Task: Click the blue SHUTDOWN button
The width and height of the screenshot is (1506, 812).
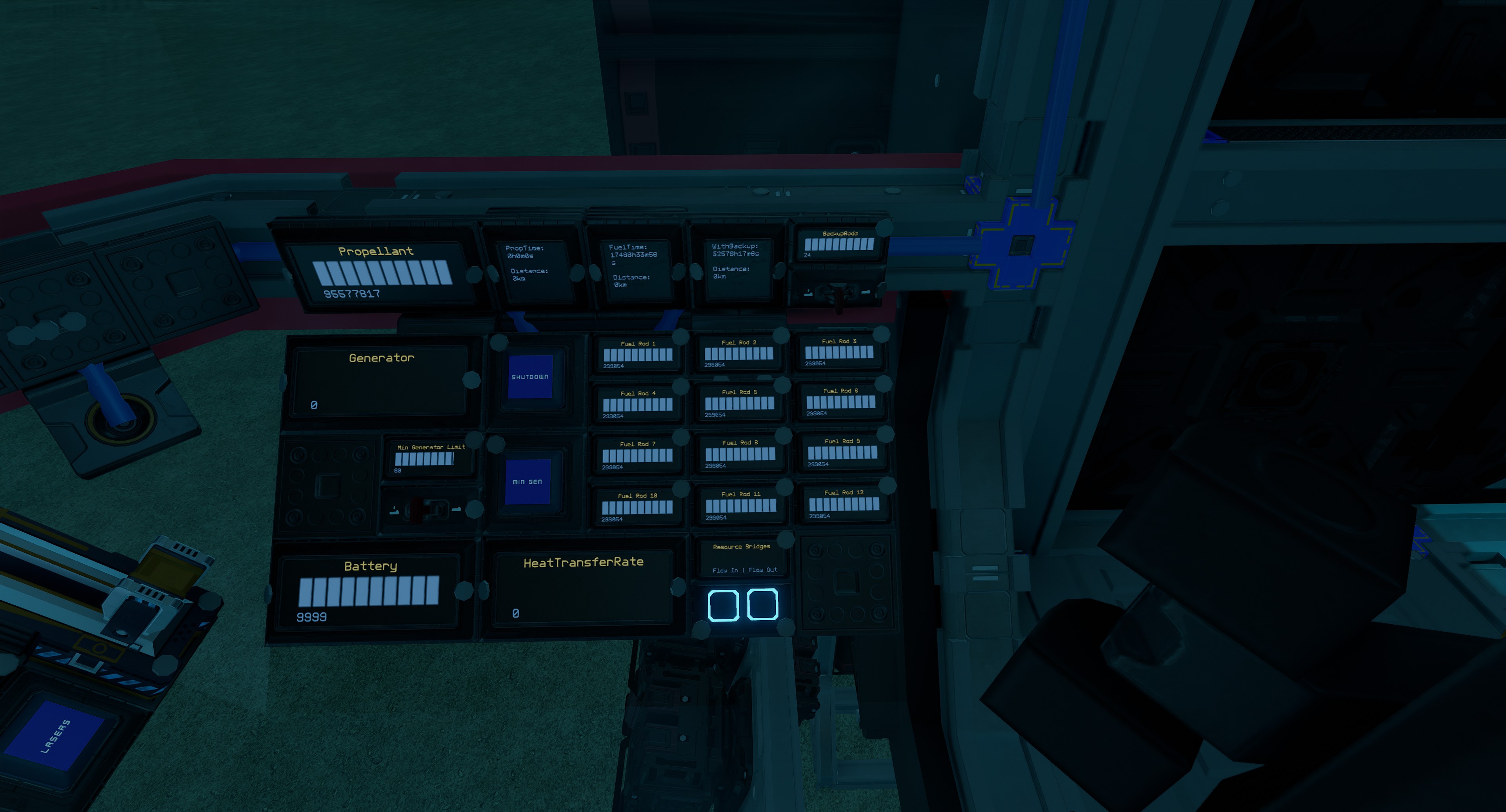Action: point(530,377)
